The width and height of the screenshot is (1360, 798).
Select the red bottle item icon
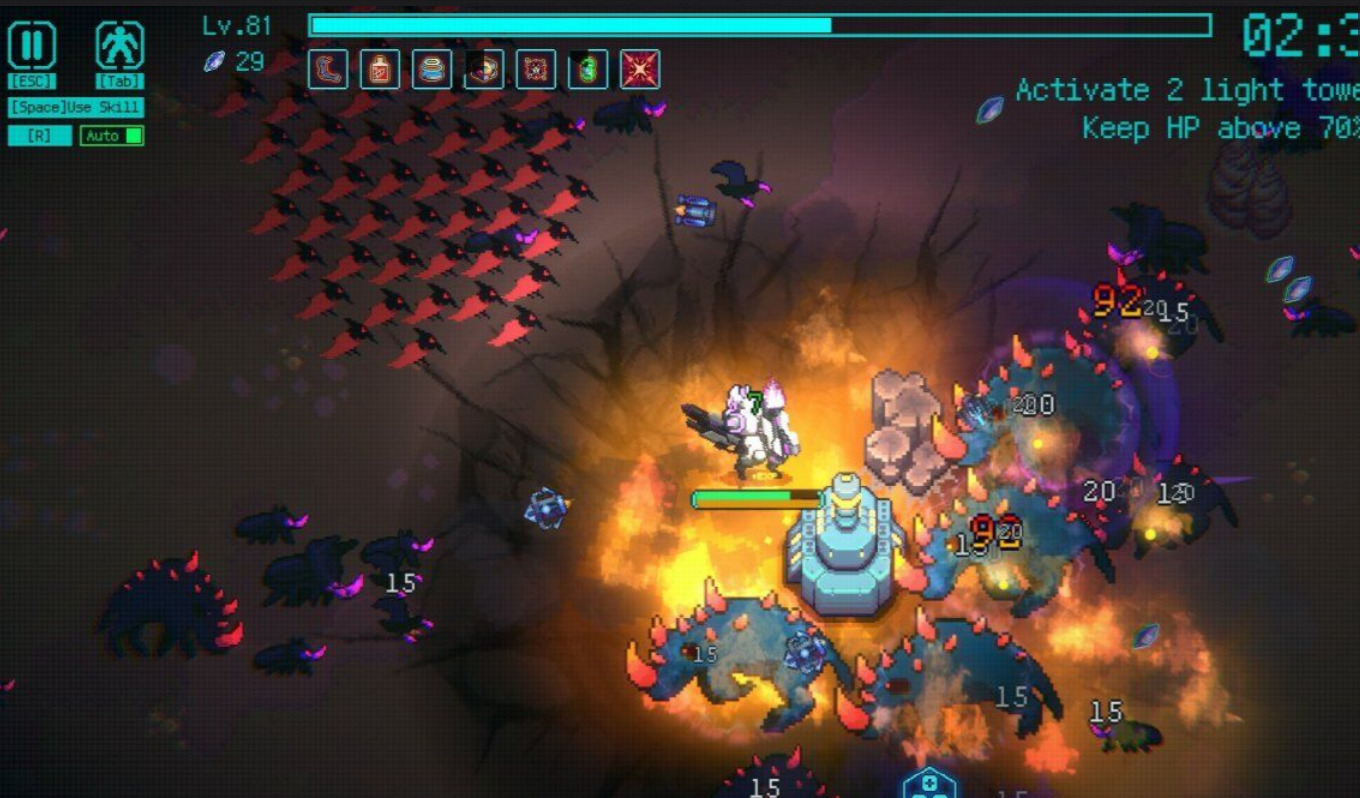(x=380, y=69)
